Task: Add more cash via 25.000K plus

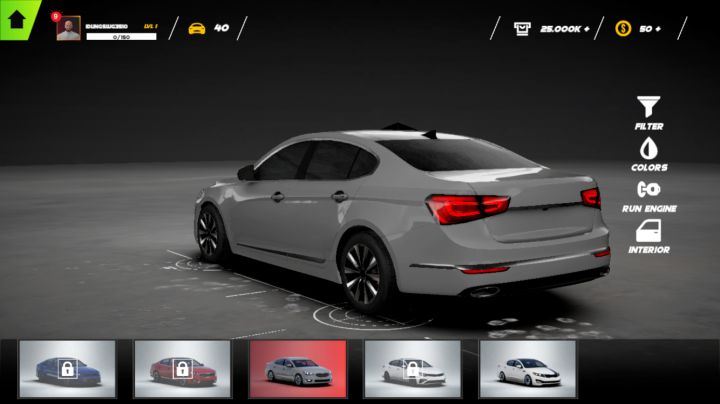Action: click(552, 28)
